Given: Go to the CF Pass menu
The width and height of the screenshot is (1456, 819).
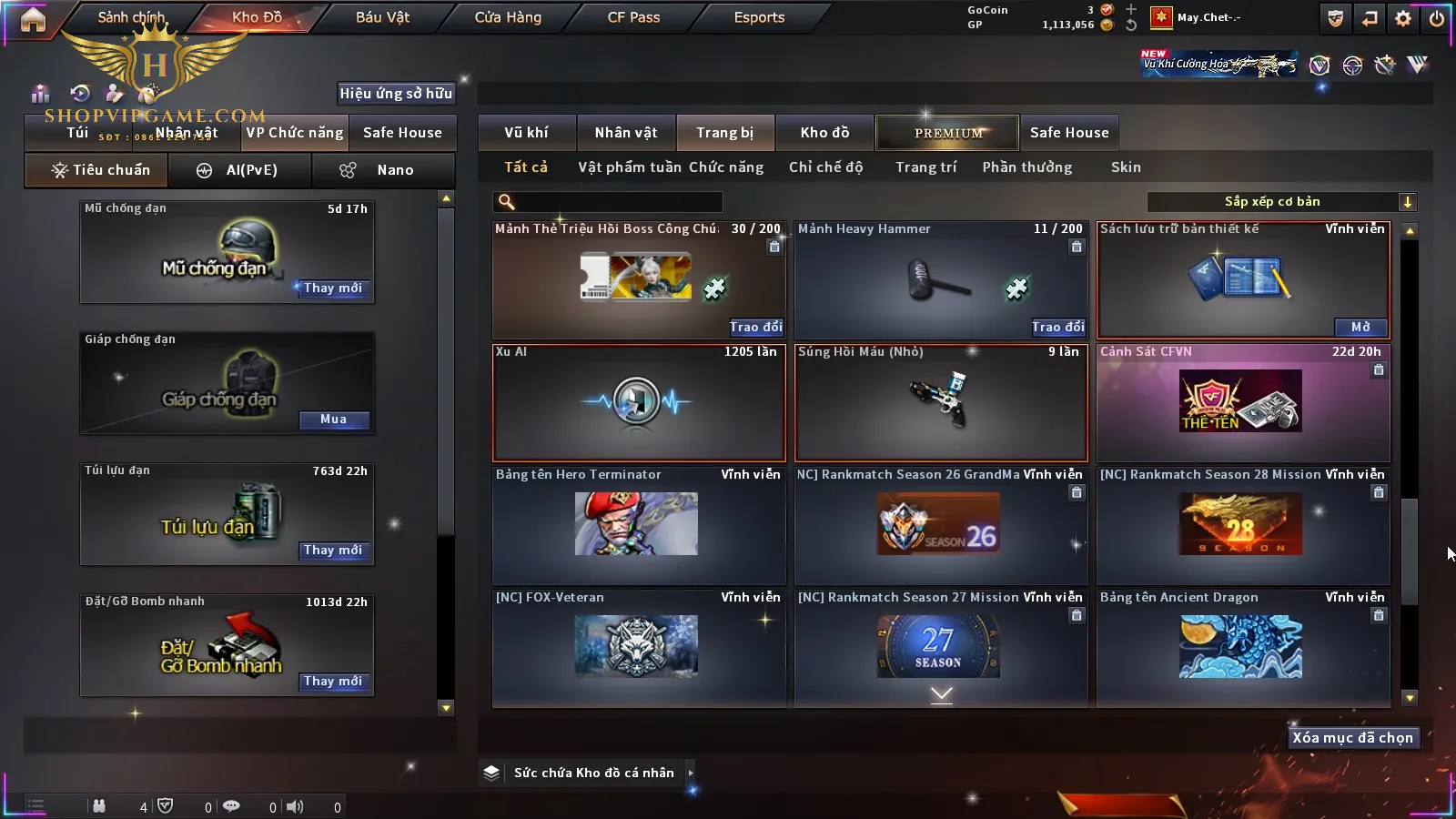Looking at the screenshot, I should 633,17.
